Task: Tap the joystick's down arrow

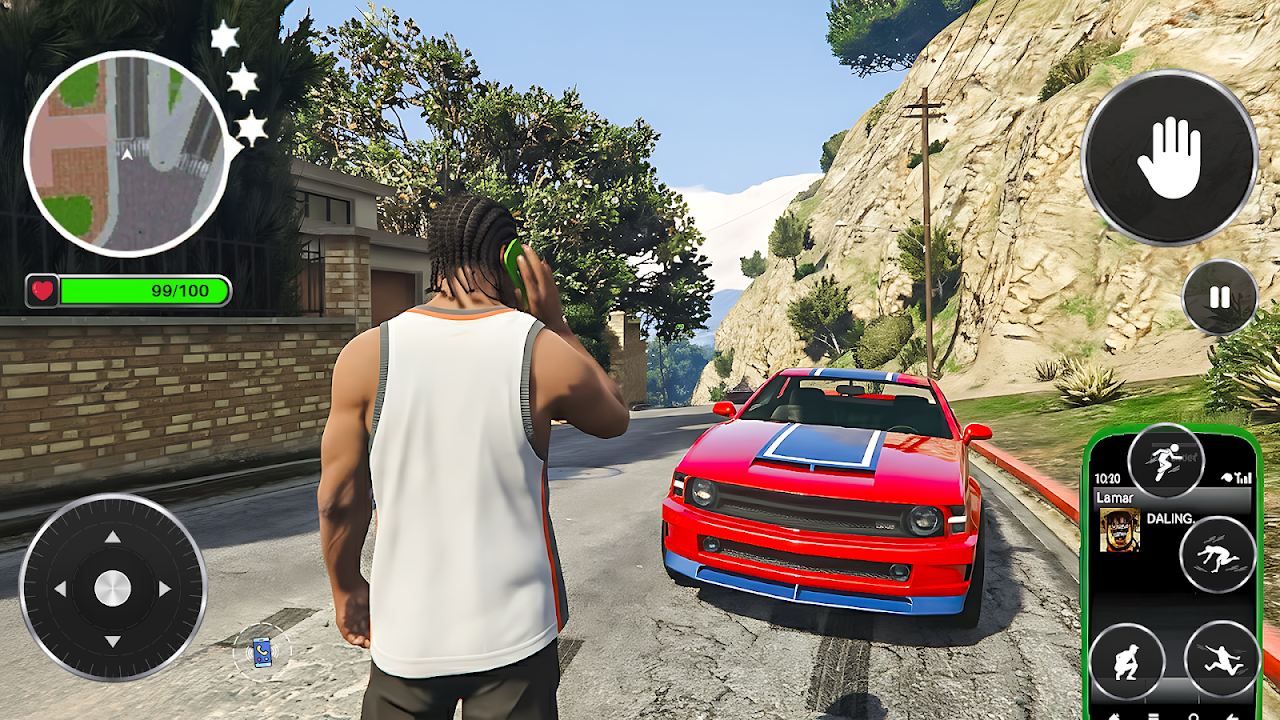Action: (113, 641)
